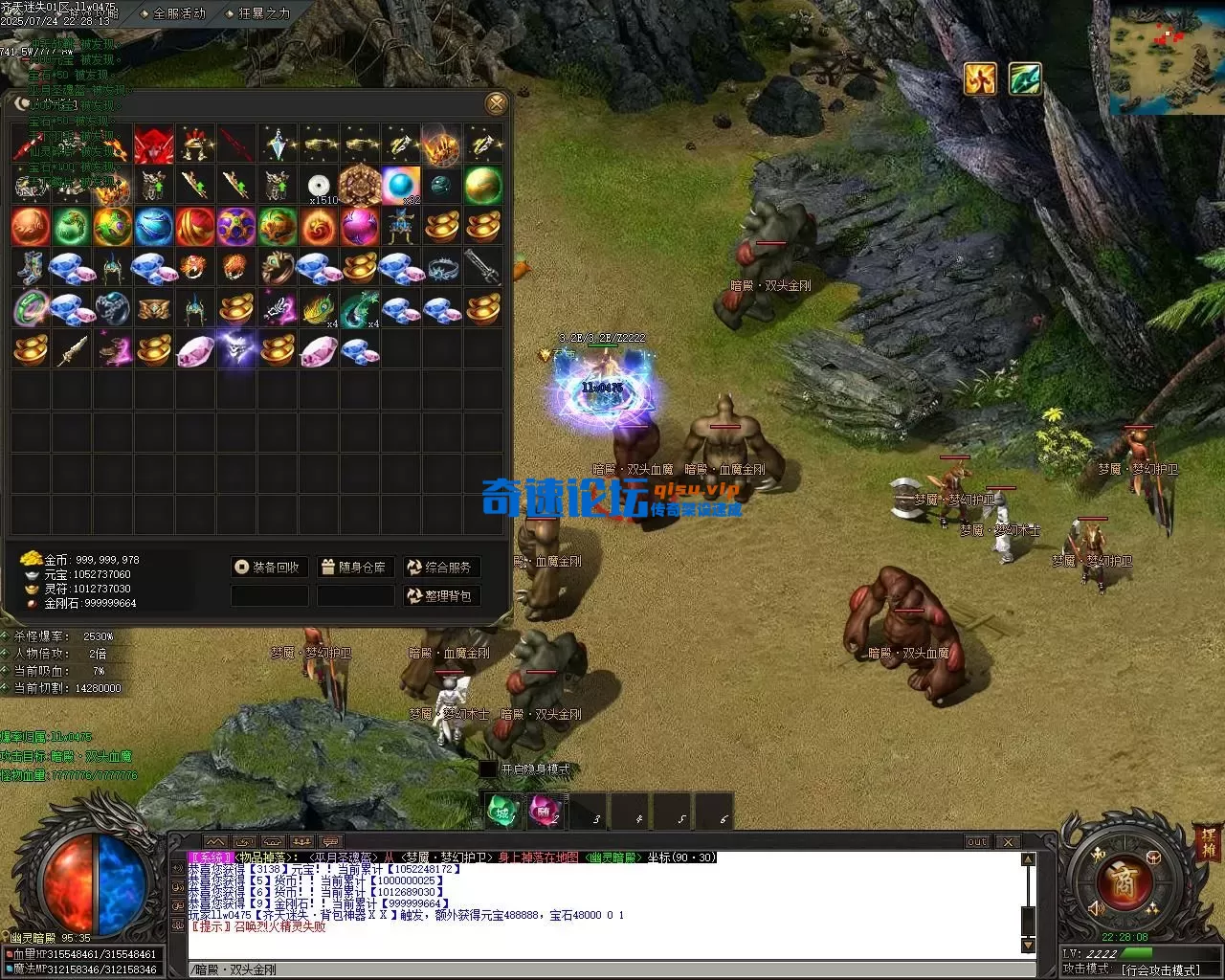Select the red winged armor item
Screen dimensions: 1225x980
[x=154, y=145]
